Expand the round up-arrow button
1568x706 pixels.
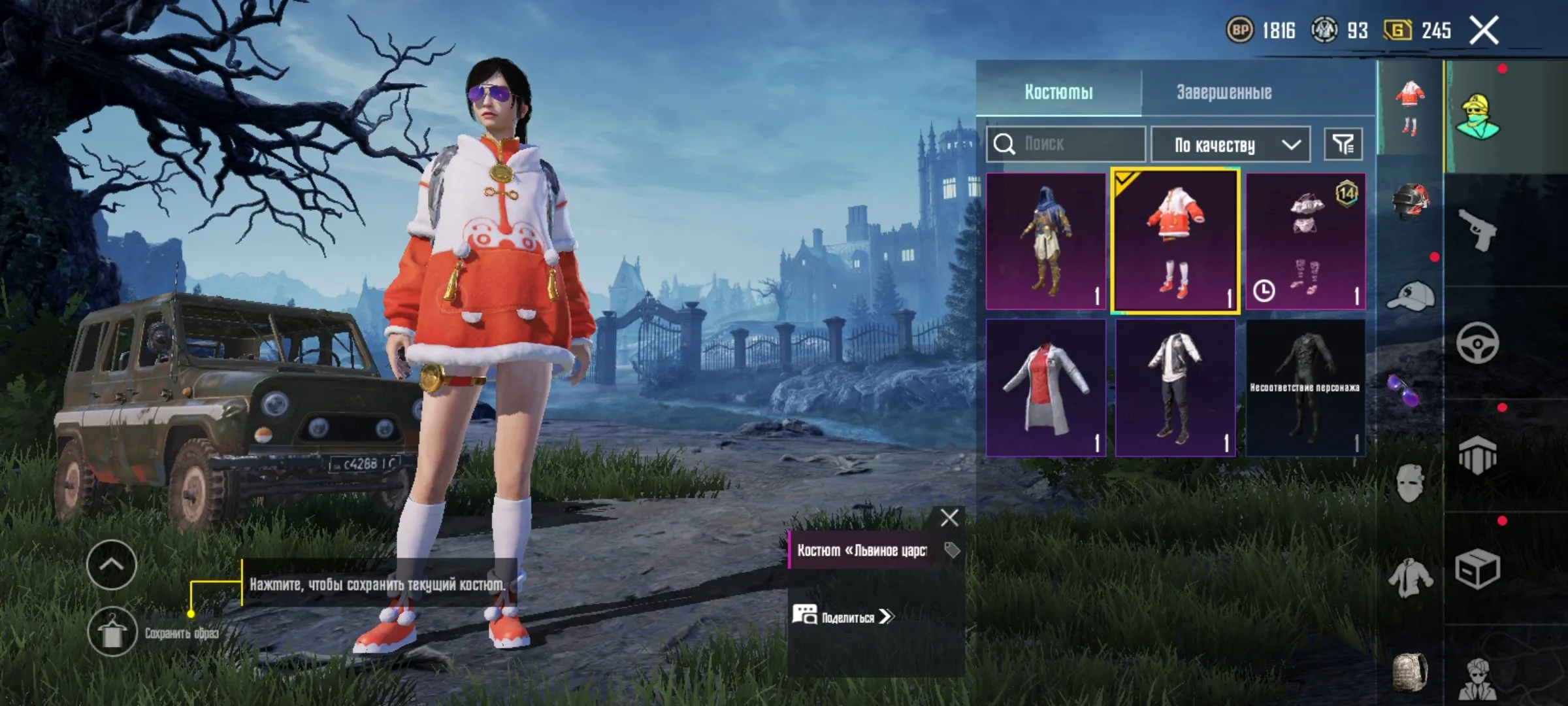click(x=112, y=565)
